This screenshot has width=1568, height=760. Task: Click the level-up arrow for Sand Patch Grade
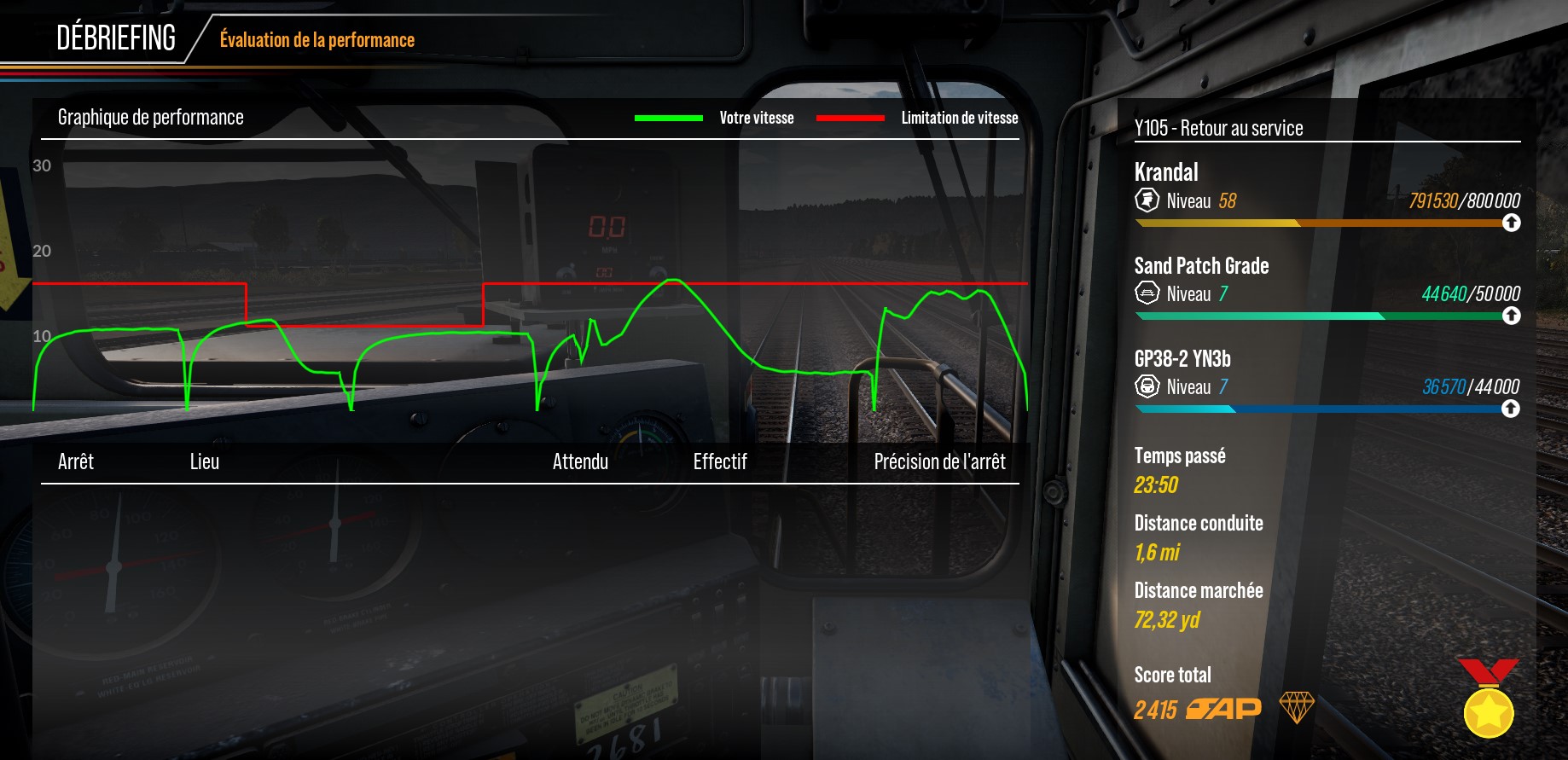pos(1511,316)
